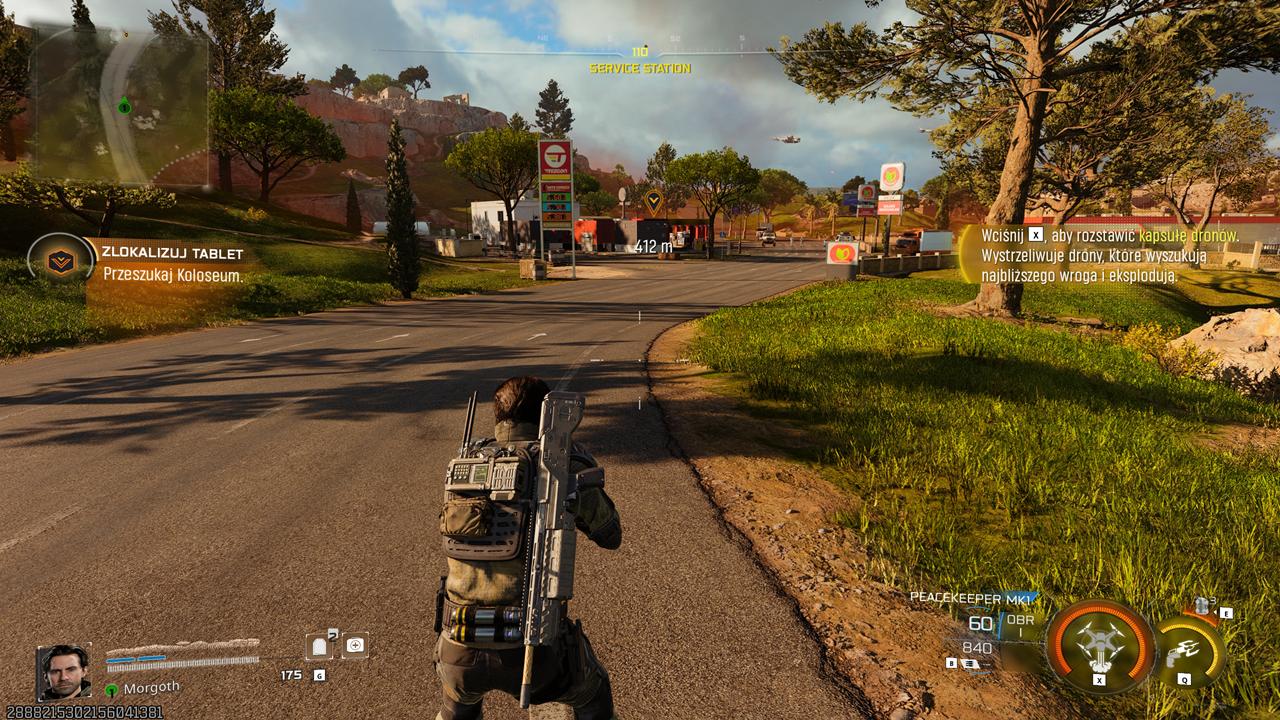Open the minimap
The image size is (1280, 720).
point(118,106)
